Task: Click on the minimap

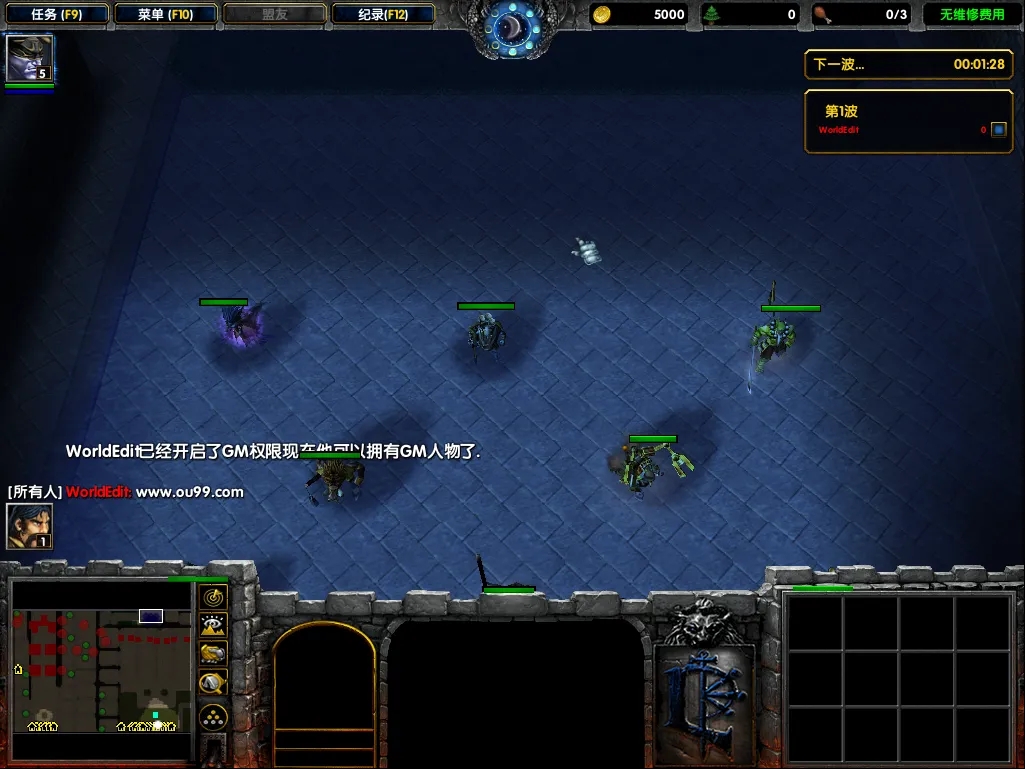Action: coord(101,669)
